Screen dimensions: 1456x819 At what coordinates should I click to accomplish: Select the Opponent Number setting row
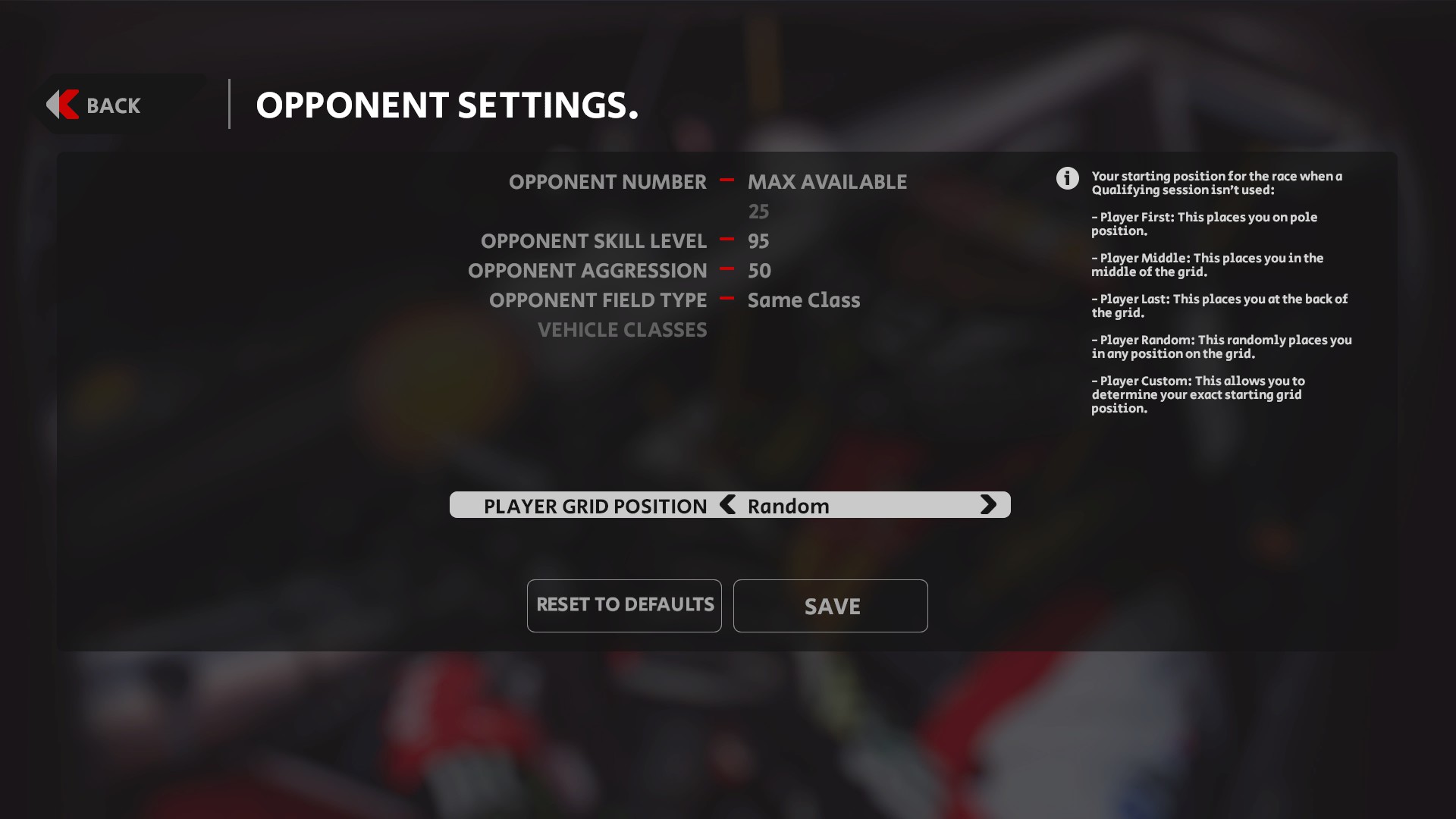point(608,182)
